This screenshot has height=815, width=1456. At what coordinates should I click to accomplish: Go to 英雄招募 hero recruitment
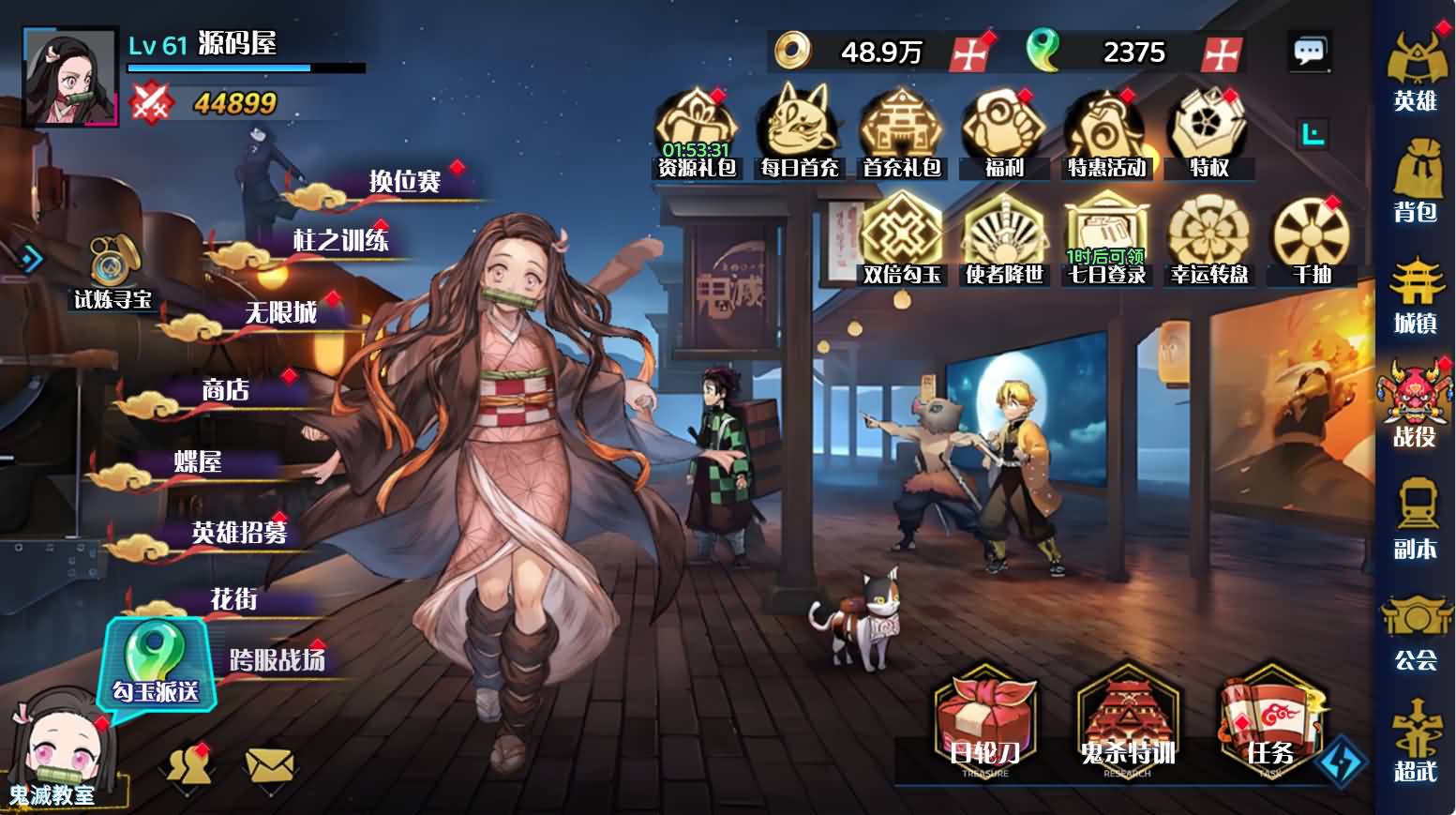pyautogui.click(x=239, y=533)
